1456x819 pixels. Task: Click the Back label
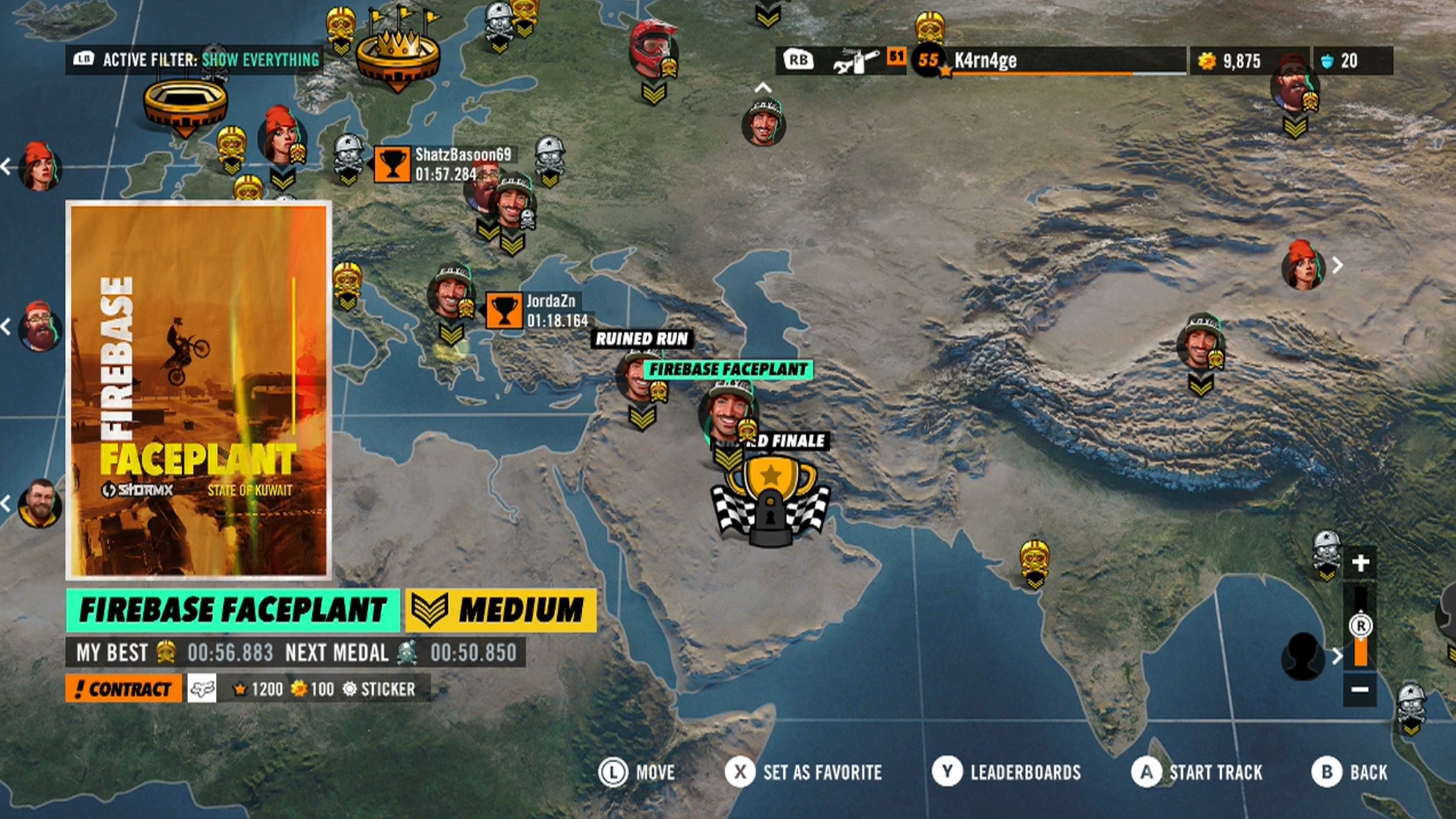tap(1368, 772)
